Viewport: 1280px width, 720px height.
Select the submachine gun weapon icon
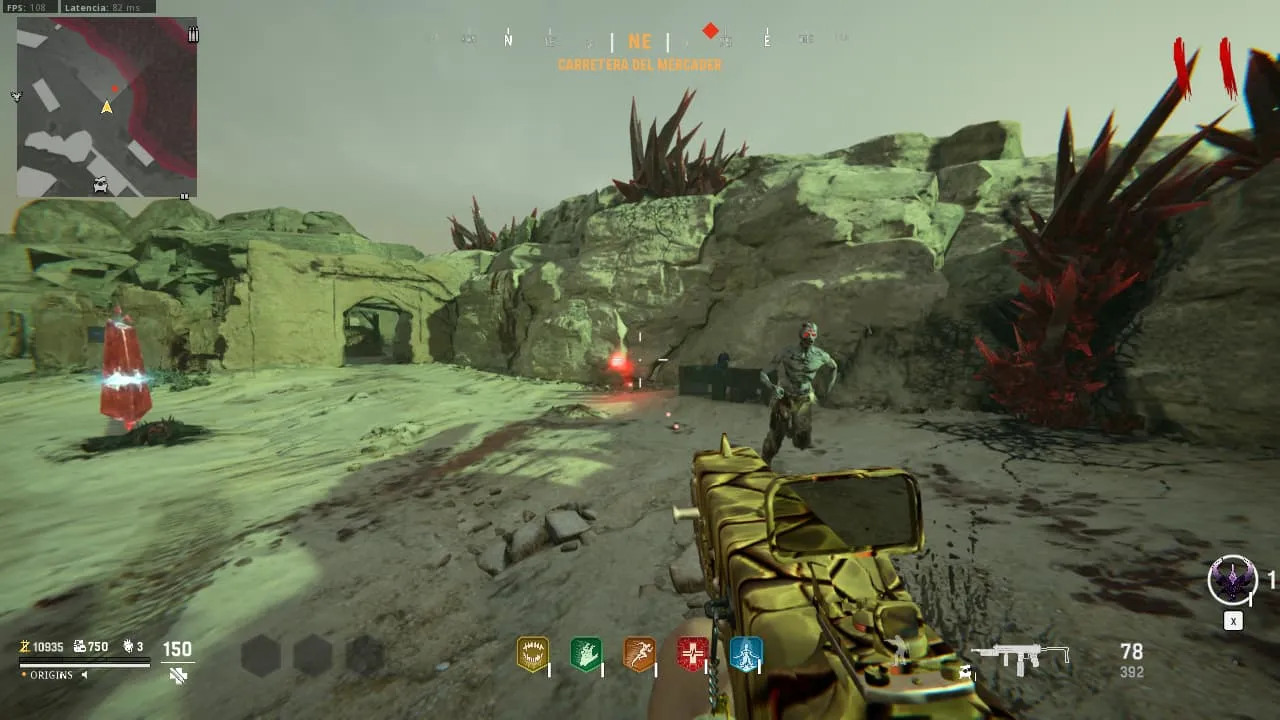[x=1021, y=656]
